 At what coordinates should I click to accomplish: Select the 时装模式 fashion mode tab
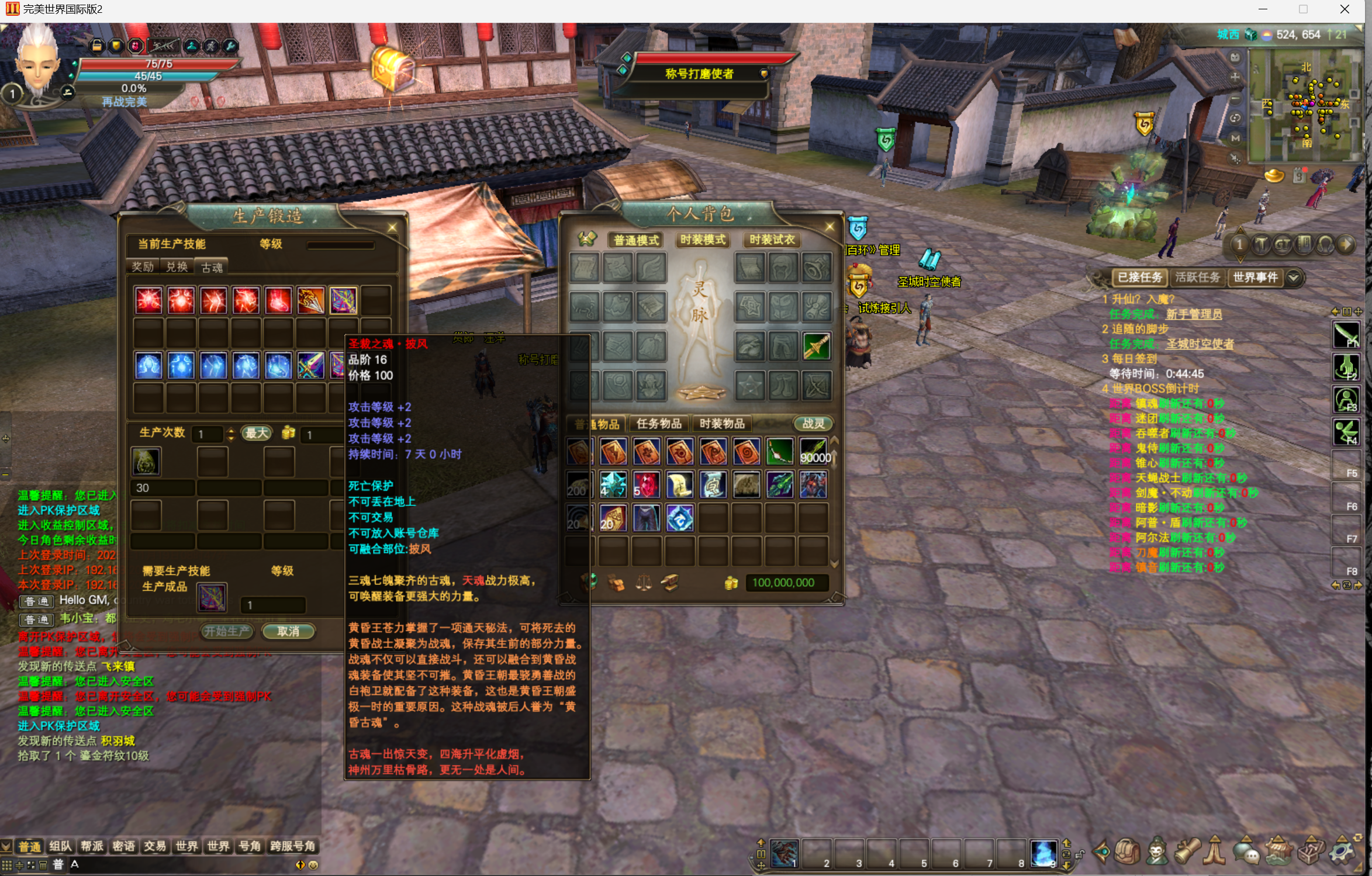click(703, 240)
